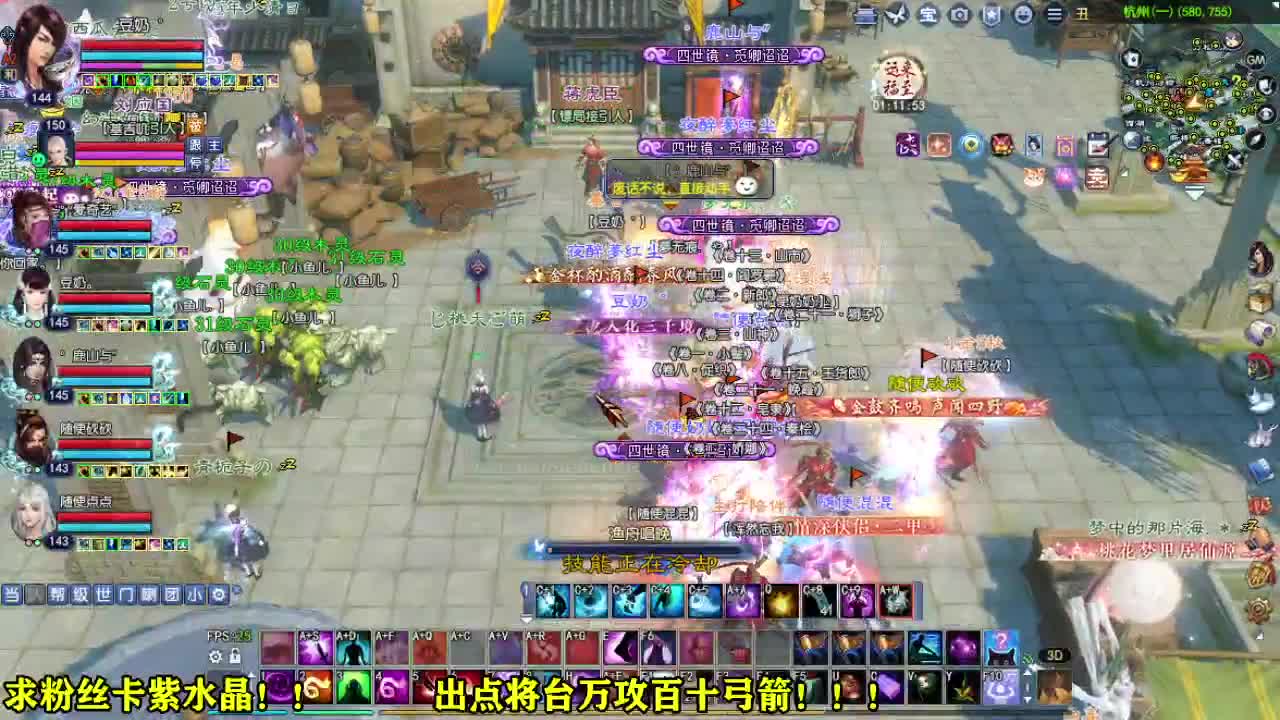
Task: Toggle the 3D camera mode button
Action: point(1054,655)
